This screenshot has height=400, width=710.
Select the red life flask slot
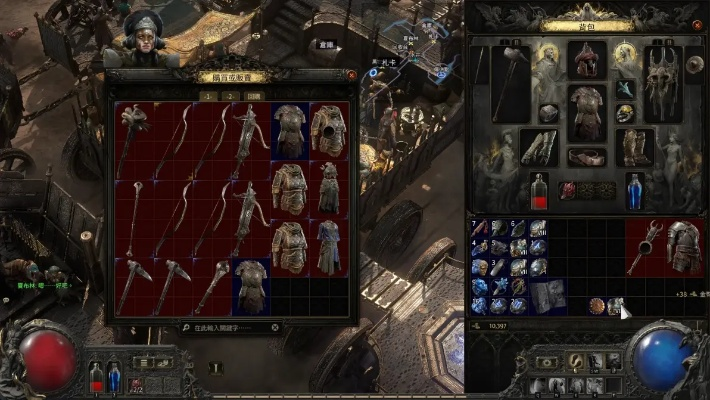tap(539, 189)
